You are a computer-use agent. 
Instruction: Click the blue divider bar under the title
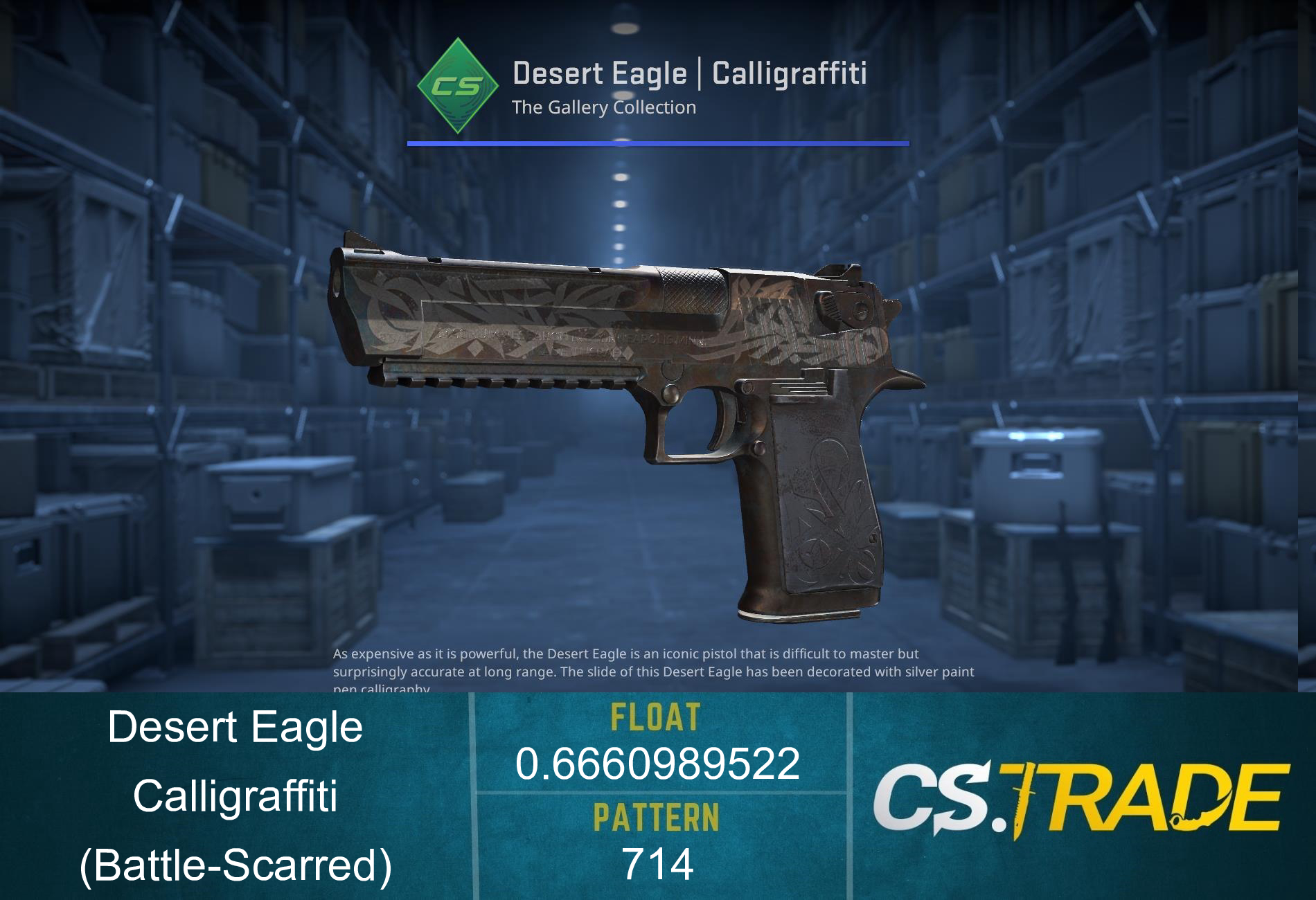click(657, 143)
